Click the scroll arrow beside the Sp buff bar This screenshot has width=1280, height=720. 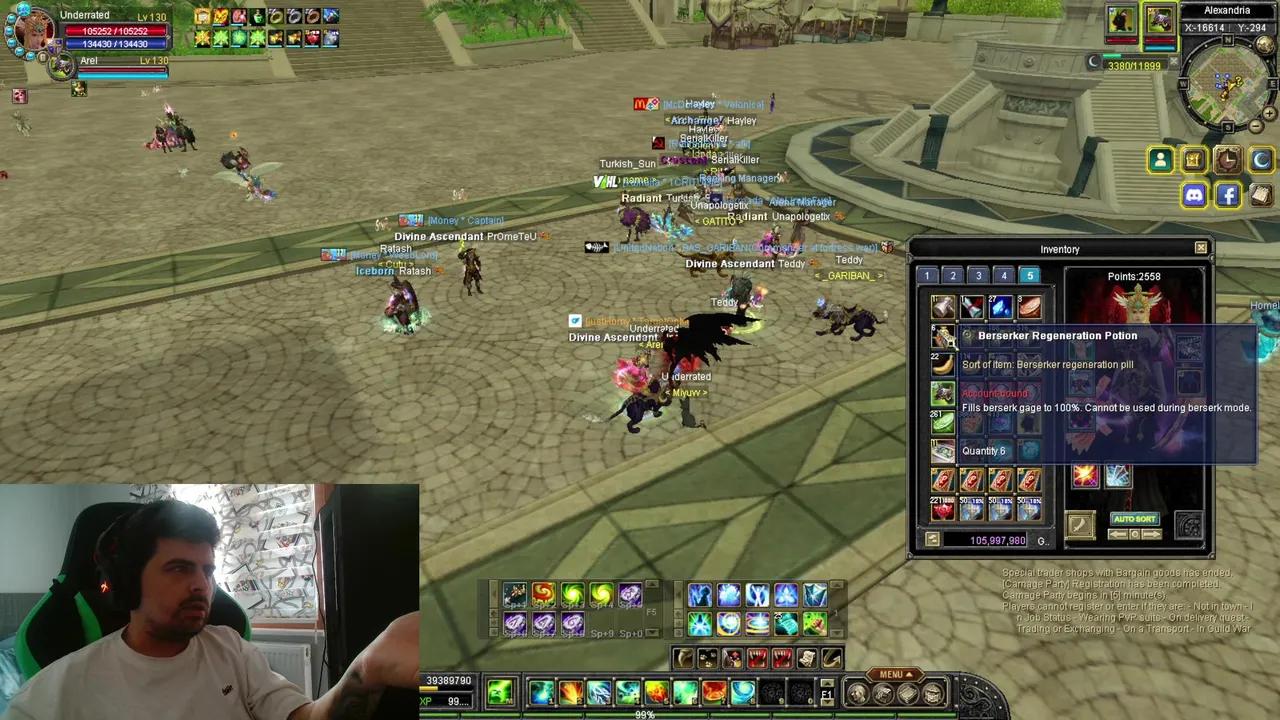click(650, 584)
